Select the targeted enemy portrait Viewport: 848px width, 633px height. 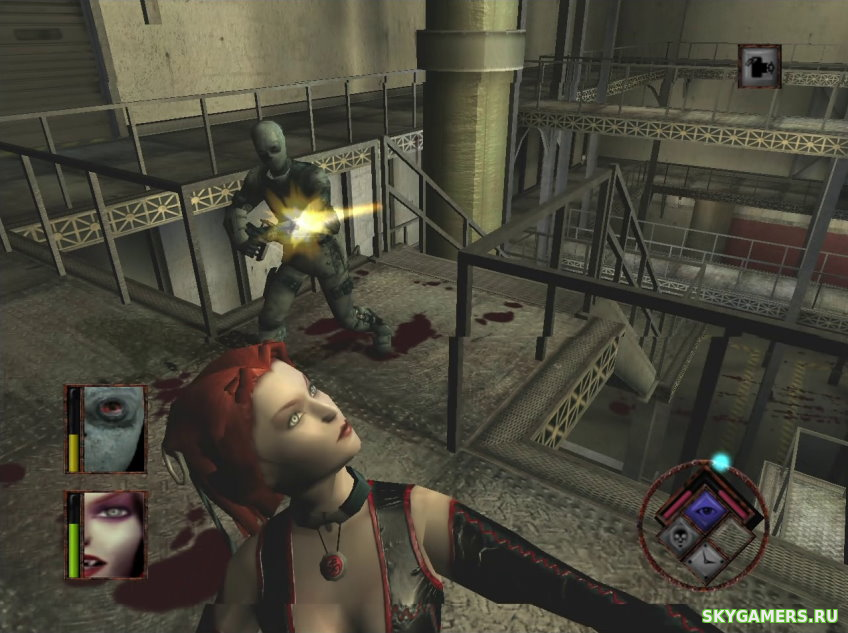[113, 428]
